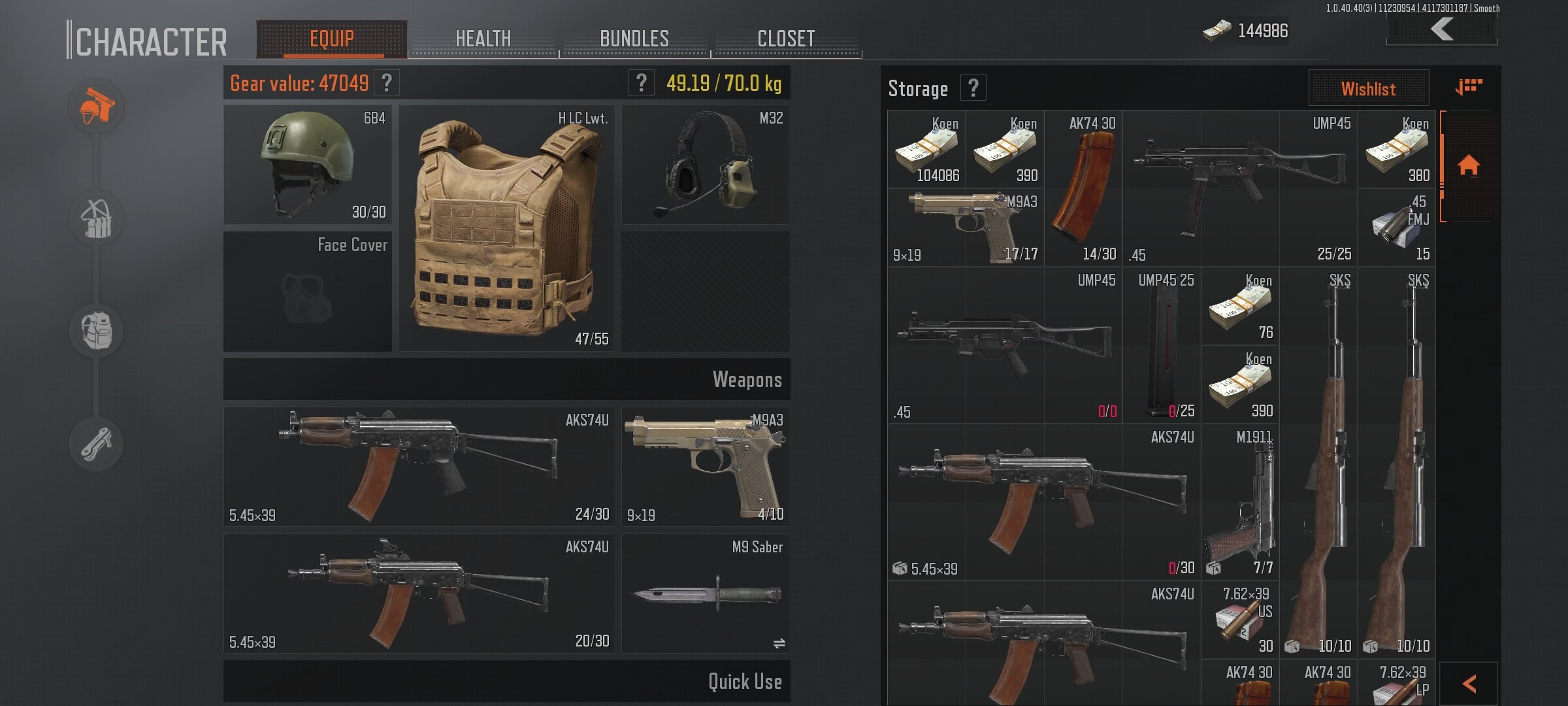Select the 6B4 helmet slot
This screenshot has width=1568, height=706.
(308, 165)
